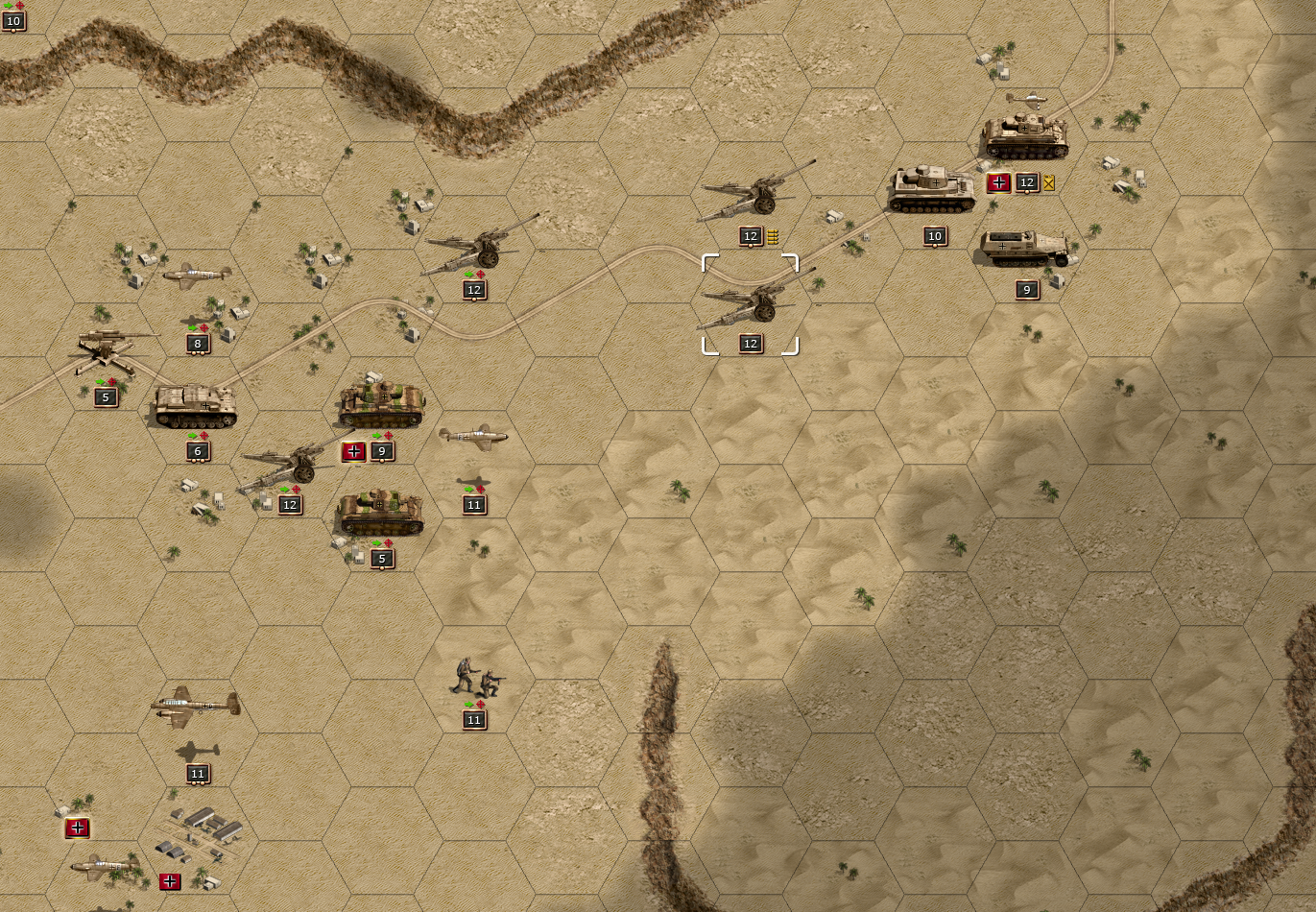Choose the desert tank with strength 12
This screenshot has width=1316, height=912.
[x=1025, y=136]
